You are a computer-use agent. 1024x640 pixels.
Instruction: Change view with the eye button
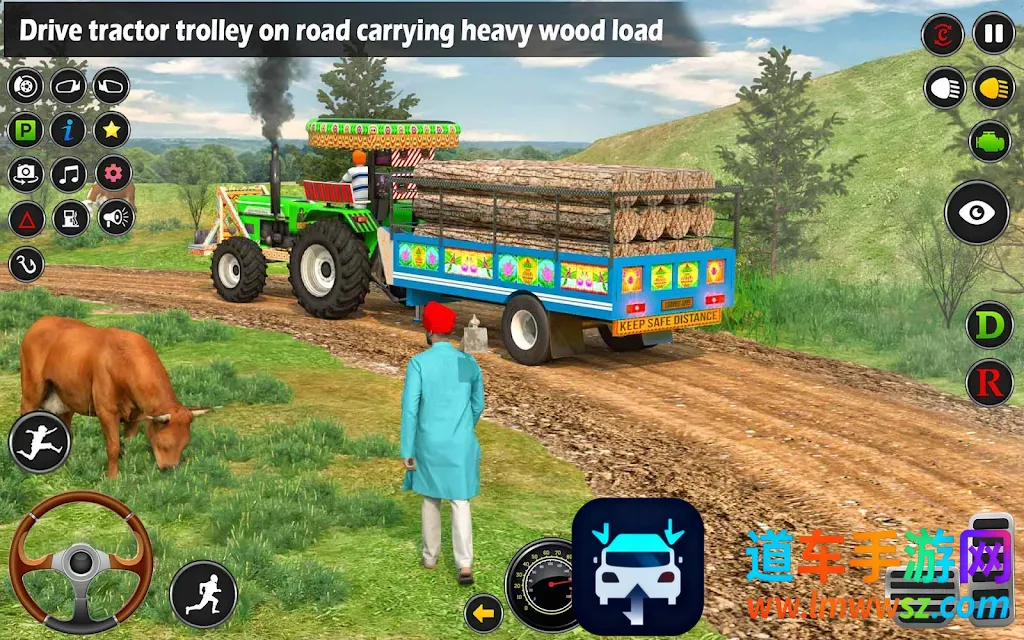pyautogui.click(x=977, y=212)
